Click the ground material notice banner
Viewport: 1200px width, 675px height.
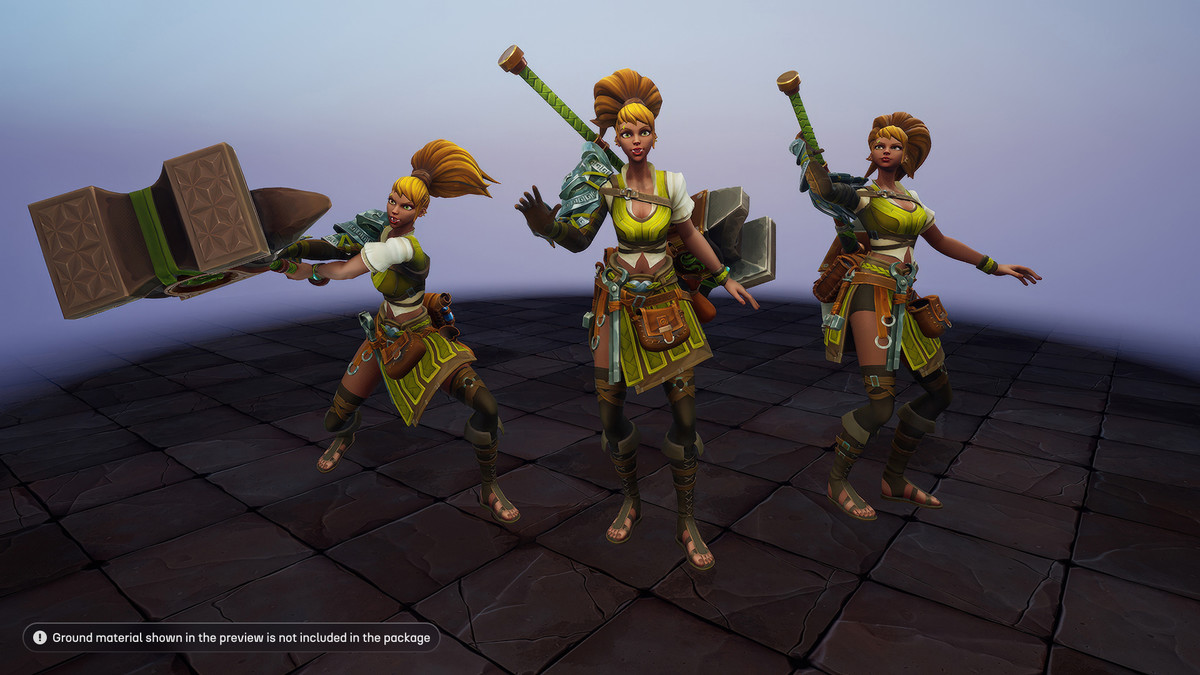pyautogui.click(x=231, y=637)
